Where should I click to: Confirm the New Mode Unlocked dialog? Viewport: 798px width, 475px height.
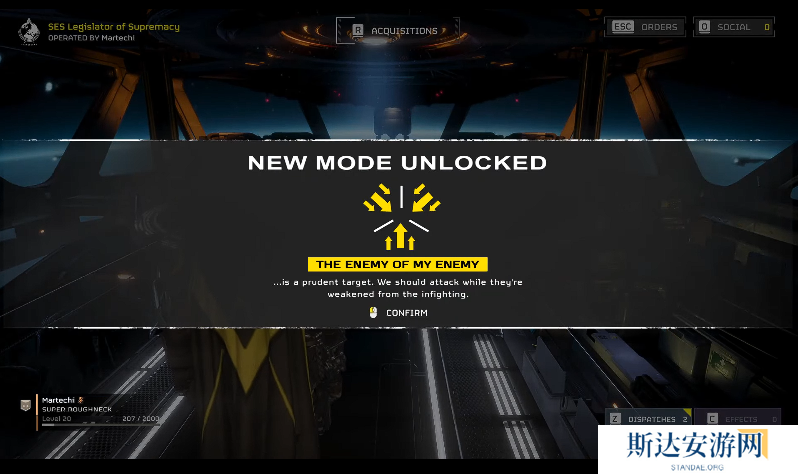point(399,313)
